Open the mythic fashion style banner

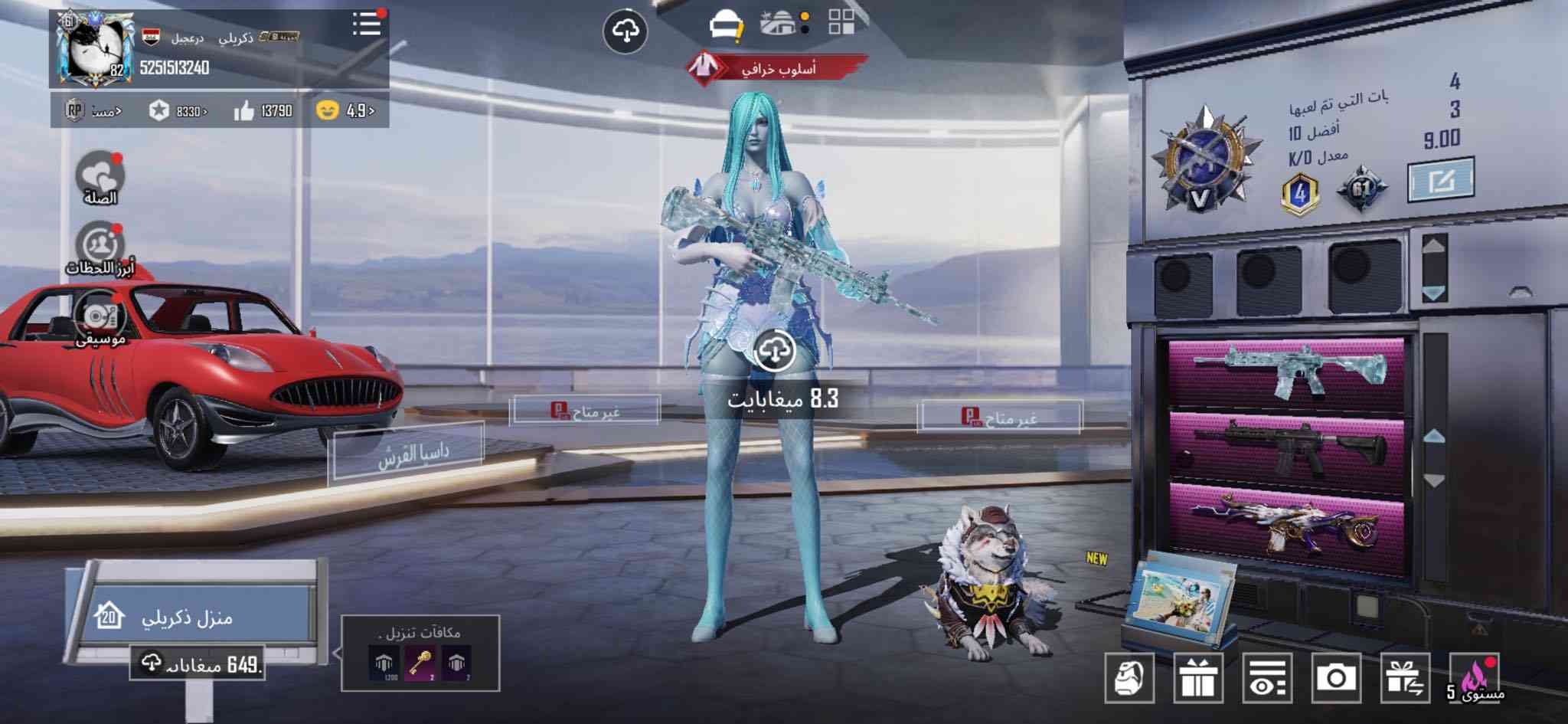776,68
